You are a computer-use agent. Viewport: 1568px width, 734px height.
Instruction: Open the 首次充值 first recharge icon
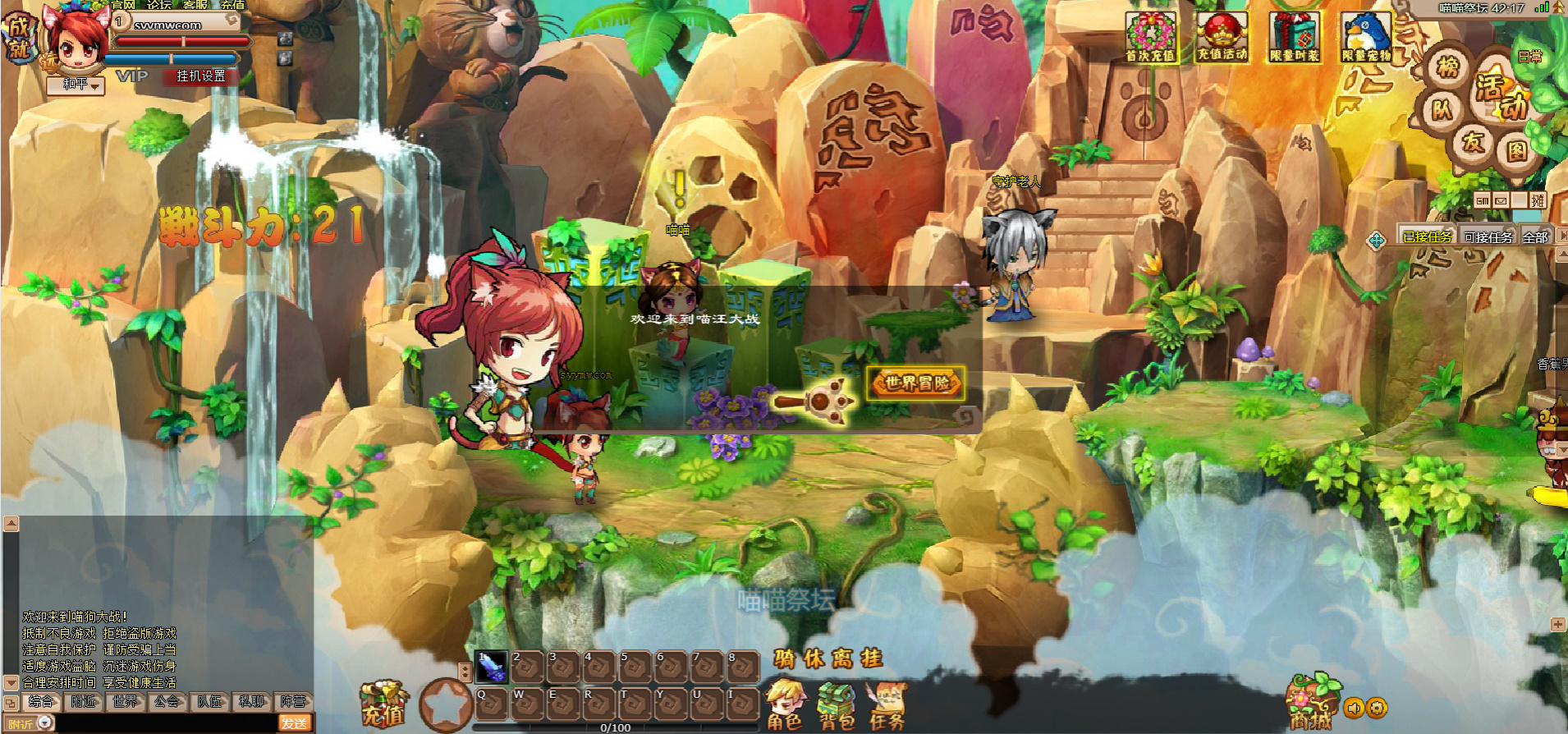click(1150, 38)
